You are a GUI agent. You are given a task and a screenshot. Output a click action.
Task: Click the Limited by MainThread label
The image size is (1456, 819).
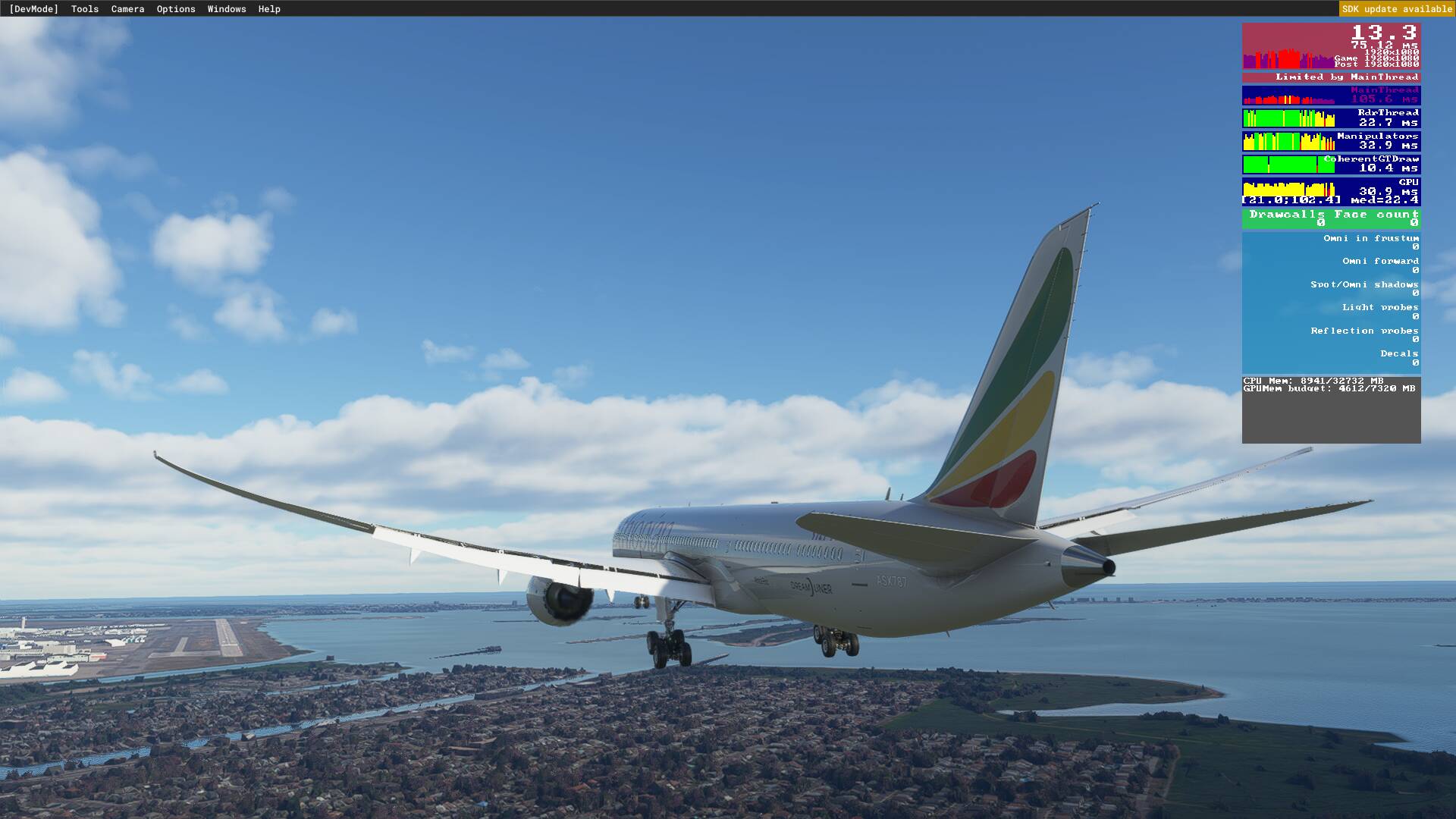tap(1331, 77)
